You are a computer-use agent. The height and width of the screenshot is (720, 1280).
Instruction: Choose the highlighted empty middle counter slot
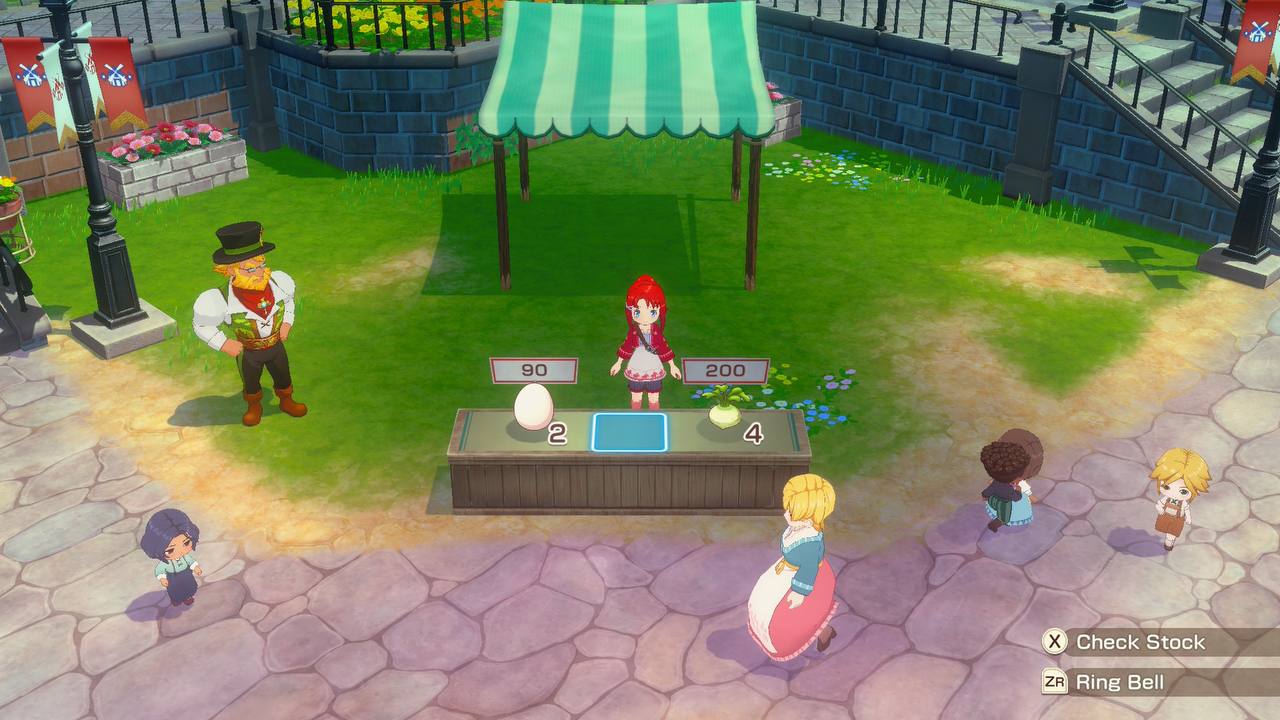tap(629, 432)
